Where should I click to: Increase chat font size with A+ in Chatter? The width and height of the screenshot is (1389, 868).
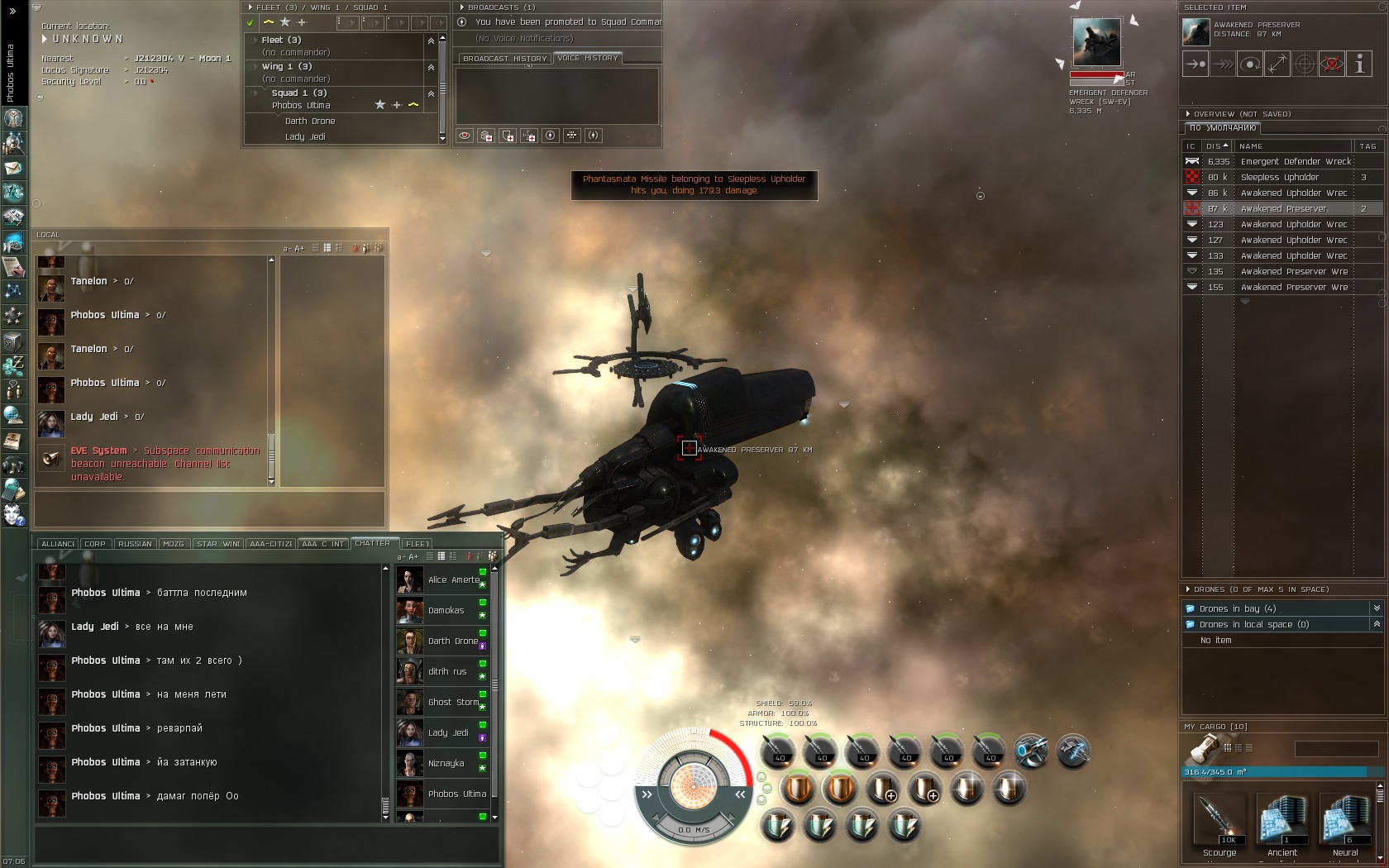(x=413, y=557)
